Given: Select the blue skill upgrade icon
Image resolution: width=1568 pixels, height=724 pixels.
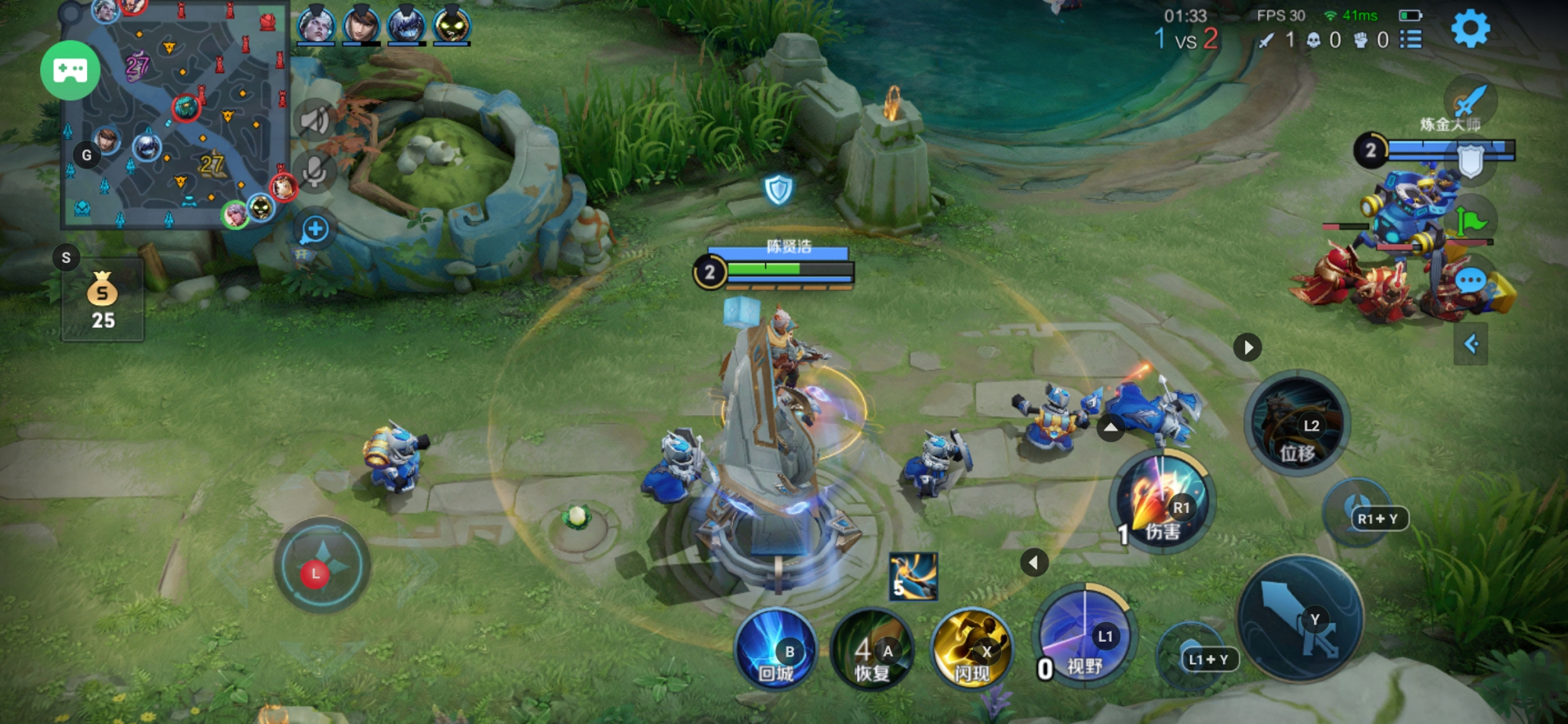Looking at the screenshot, I should [x=913, y=577].
